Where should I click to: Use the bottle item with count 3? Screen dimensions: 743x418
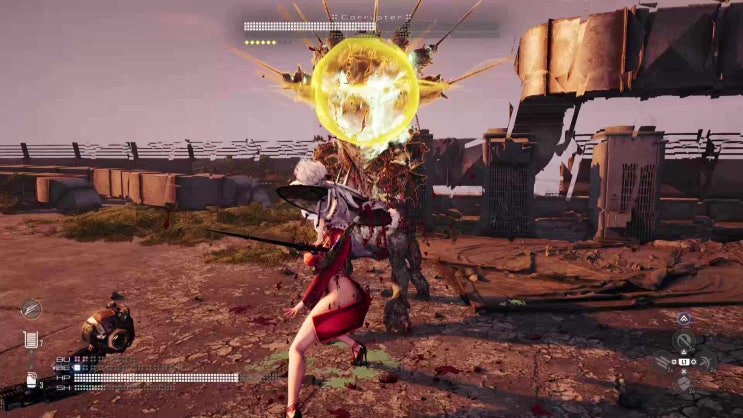click(32, 380)
